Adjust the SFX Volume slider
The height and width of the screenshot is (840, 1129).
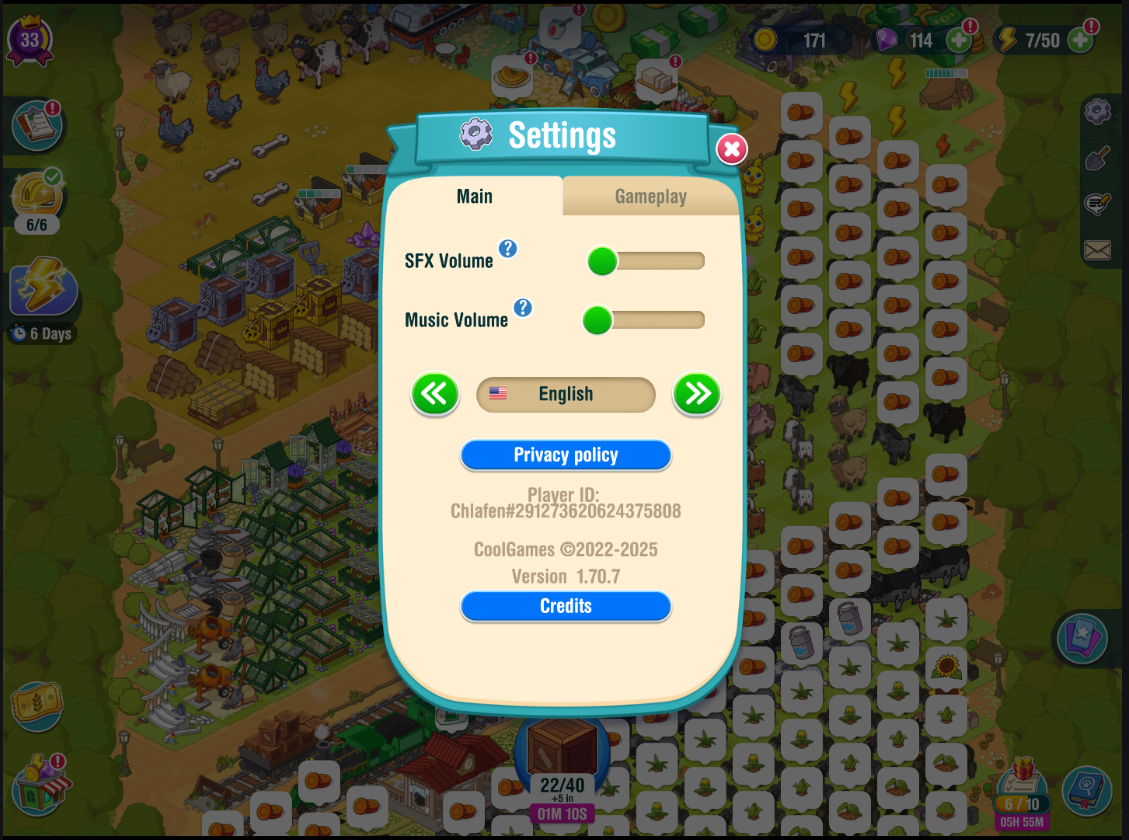pos(602,261)
